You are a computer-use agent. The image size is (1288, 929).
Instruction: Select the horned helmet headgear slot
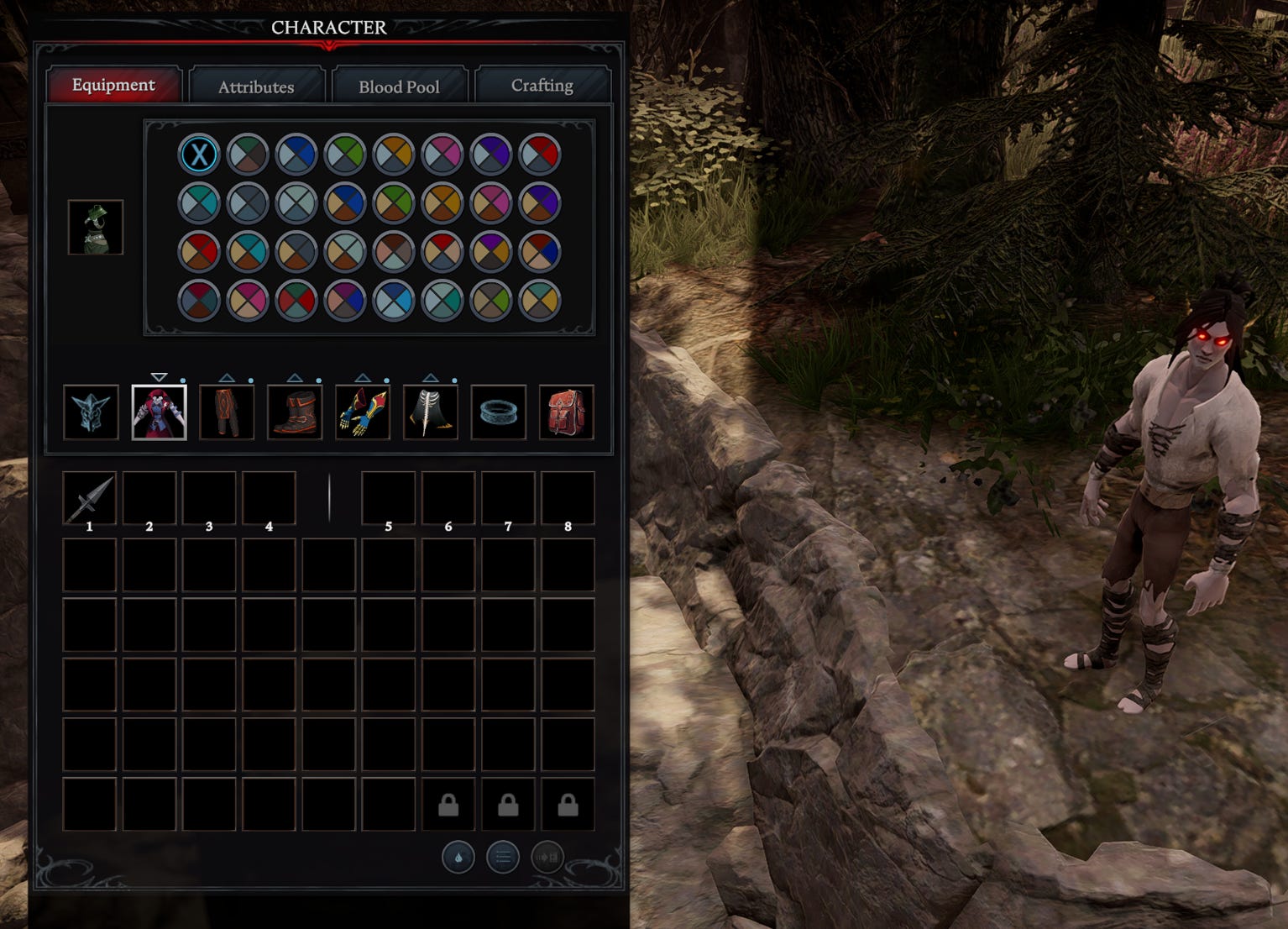91,412
